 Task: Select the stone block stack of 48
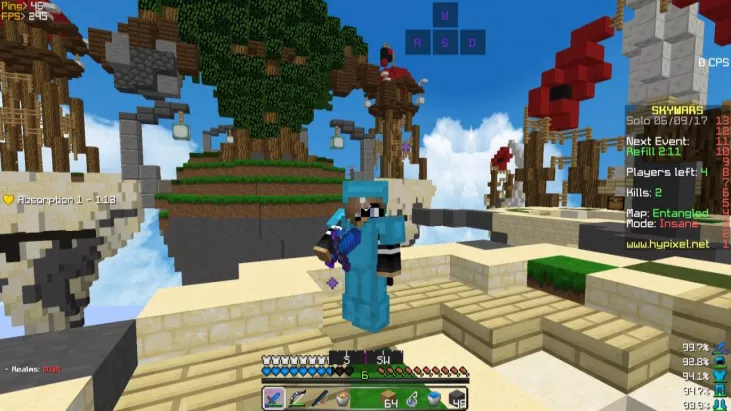coord(456,398)
